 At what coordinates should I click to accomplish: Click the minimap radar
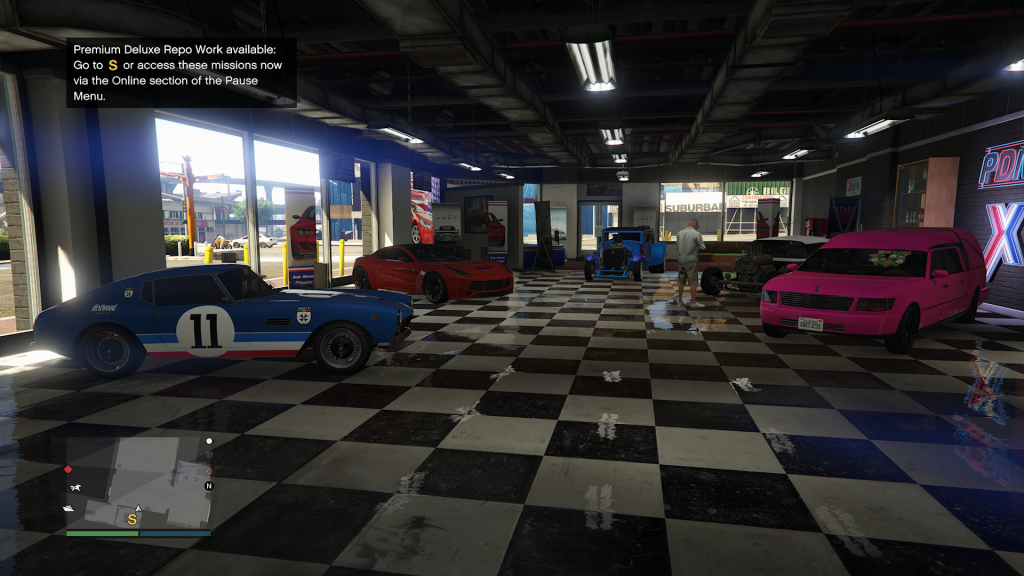(138, 481)
